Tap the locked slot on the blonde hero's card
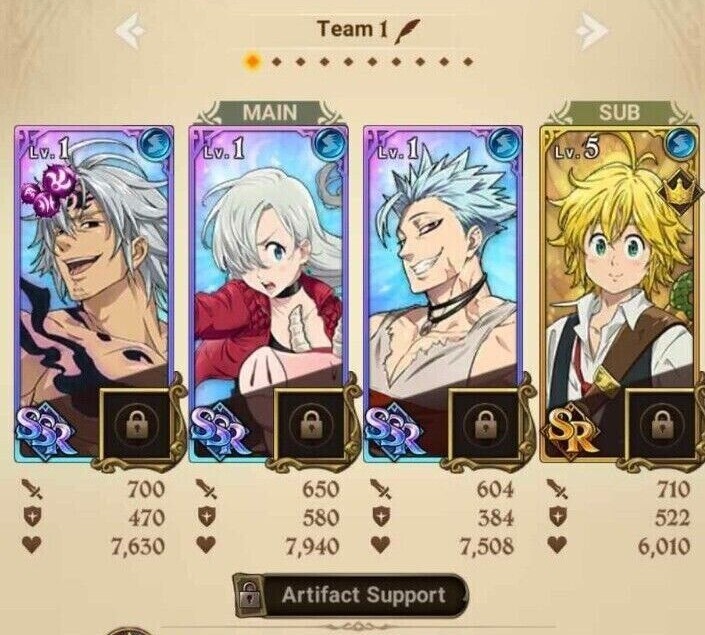705x635 pixels. pyautogui.click(x=660, y=423)
